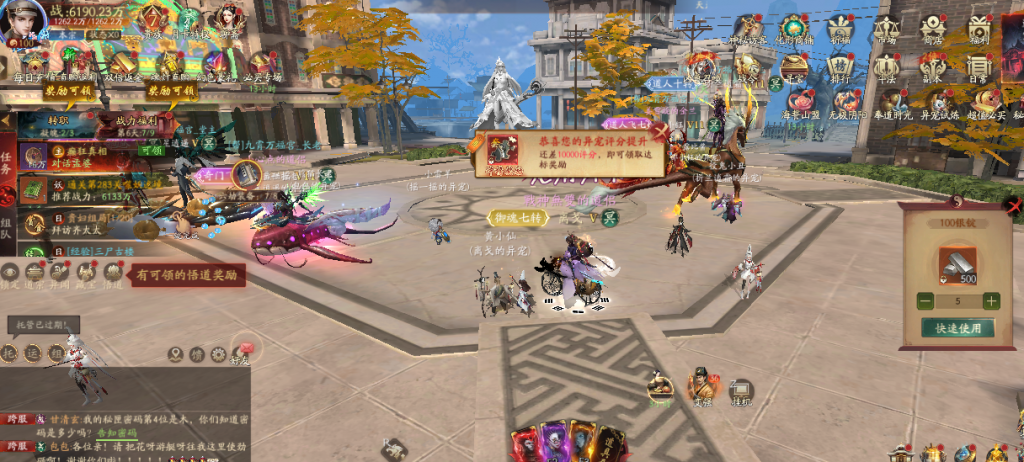Open the 异宠试炼 pet trial icon
Image resolution: width=1024 pixels, height=462 pixels.
coord(942,103)
